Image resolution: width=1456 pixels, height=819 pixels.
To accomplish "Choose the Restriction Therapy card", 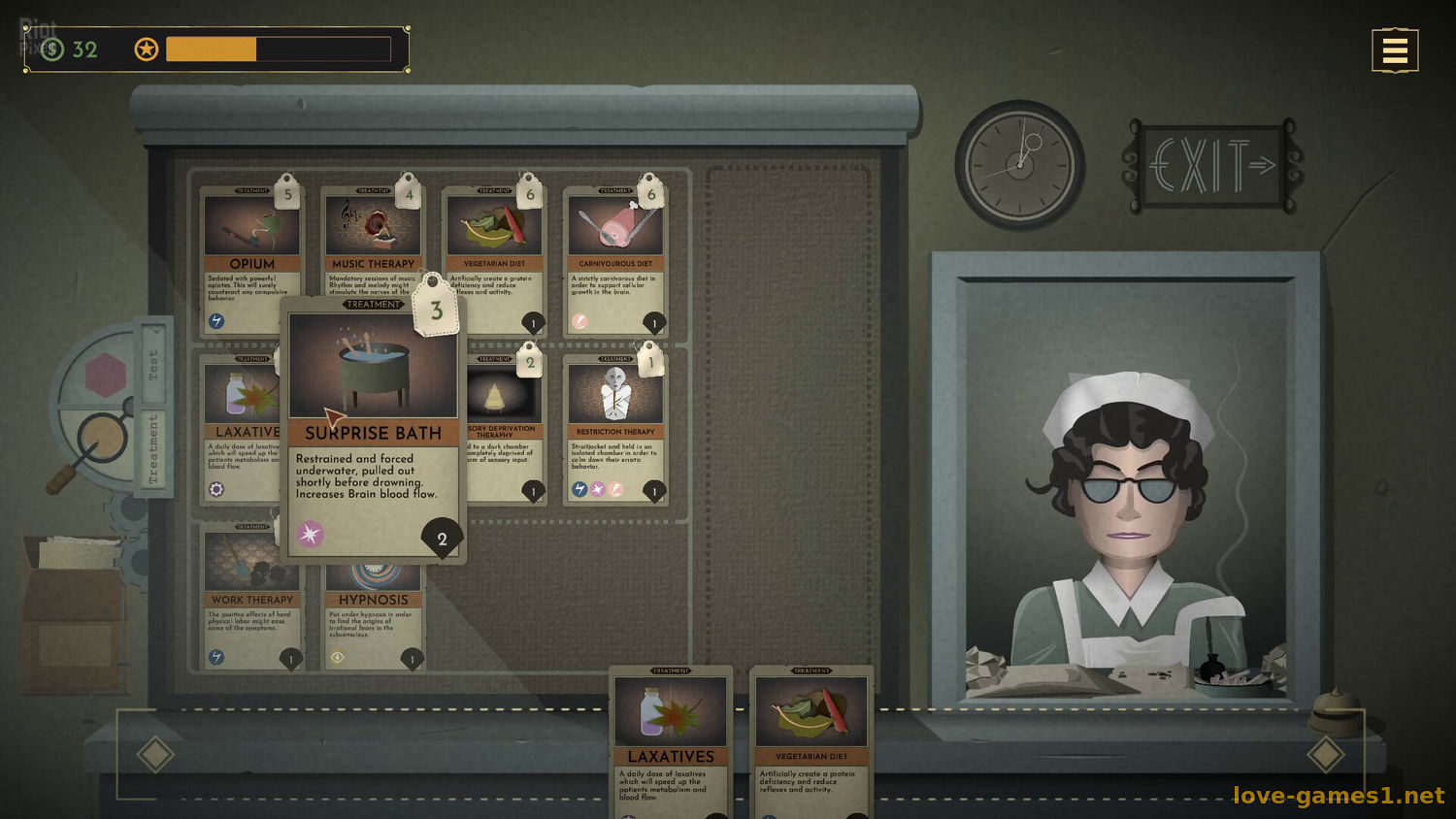I will (614, 429).
